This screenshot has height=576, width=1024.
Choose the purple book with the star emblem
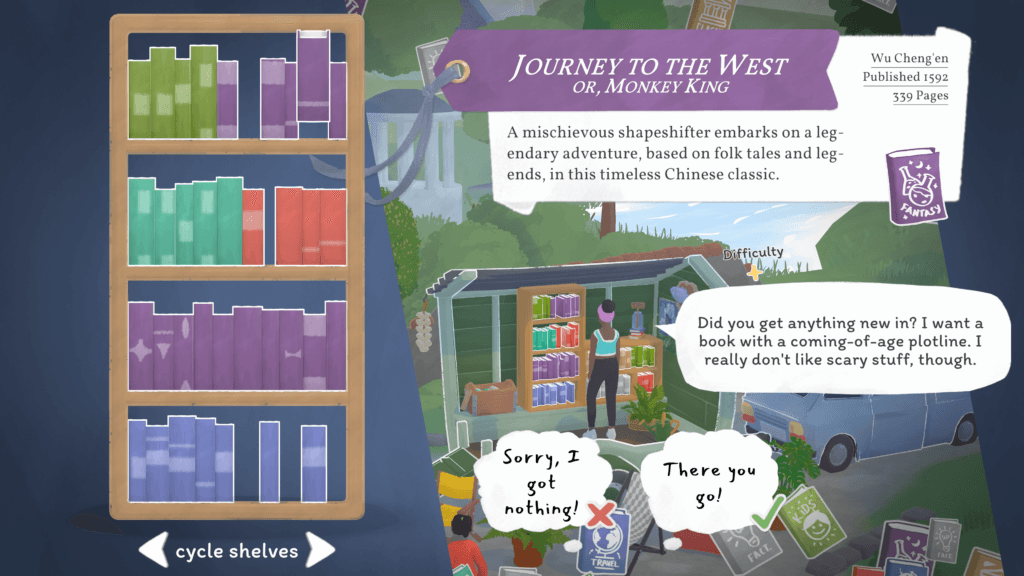click(x=142, y=351)
